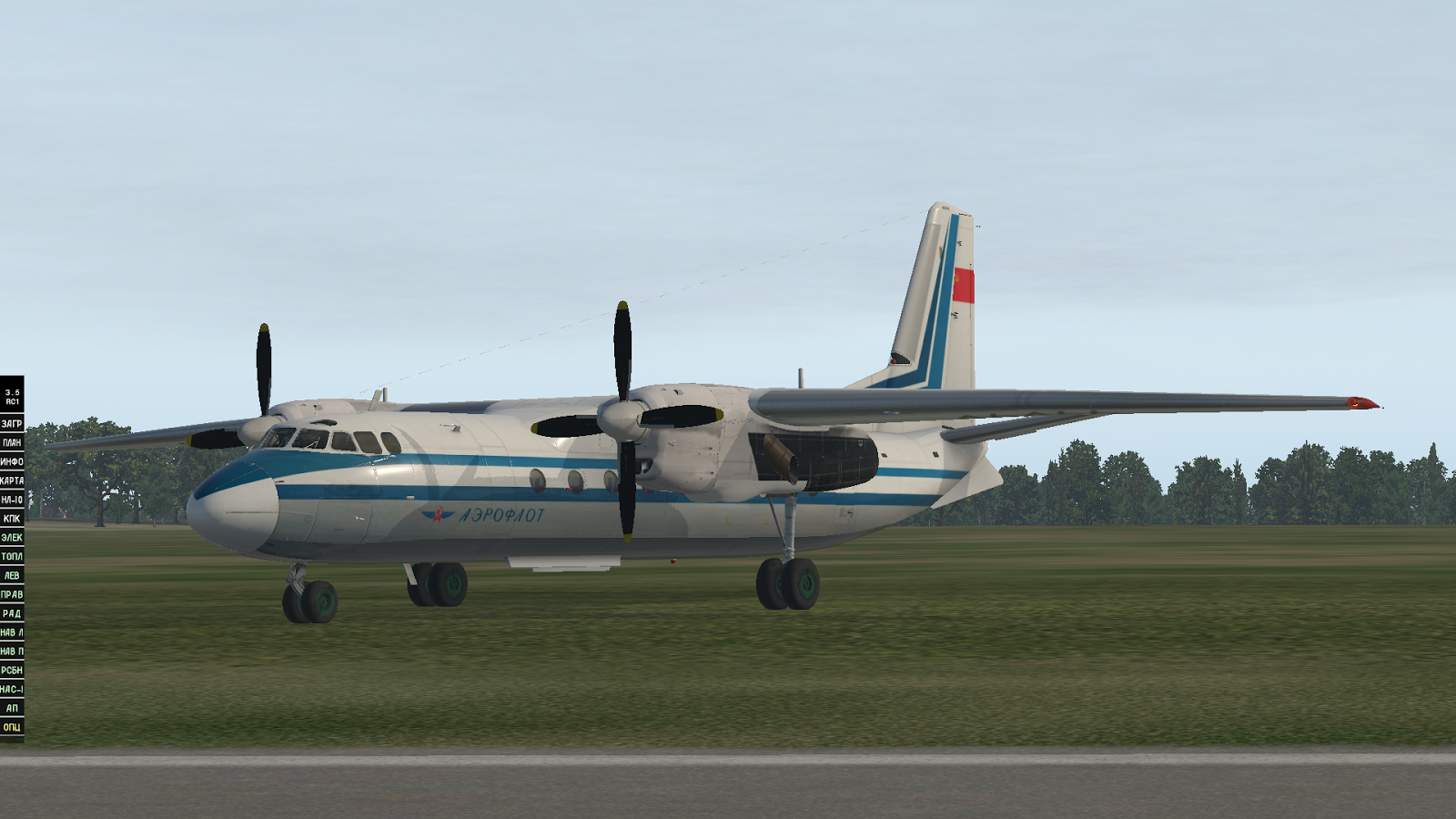Image resolution: width=1456 pixels, height=819 pixels.
Task: Open the ТОПЛ fuel panel
Action: coord(14,557)
